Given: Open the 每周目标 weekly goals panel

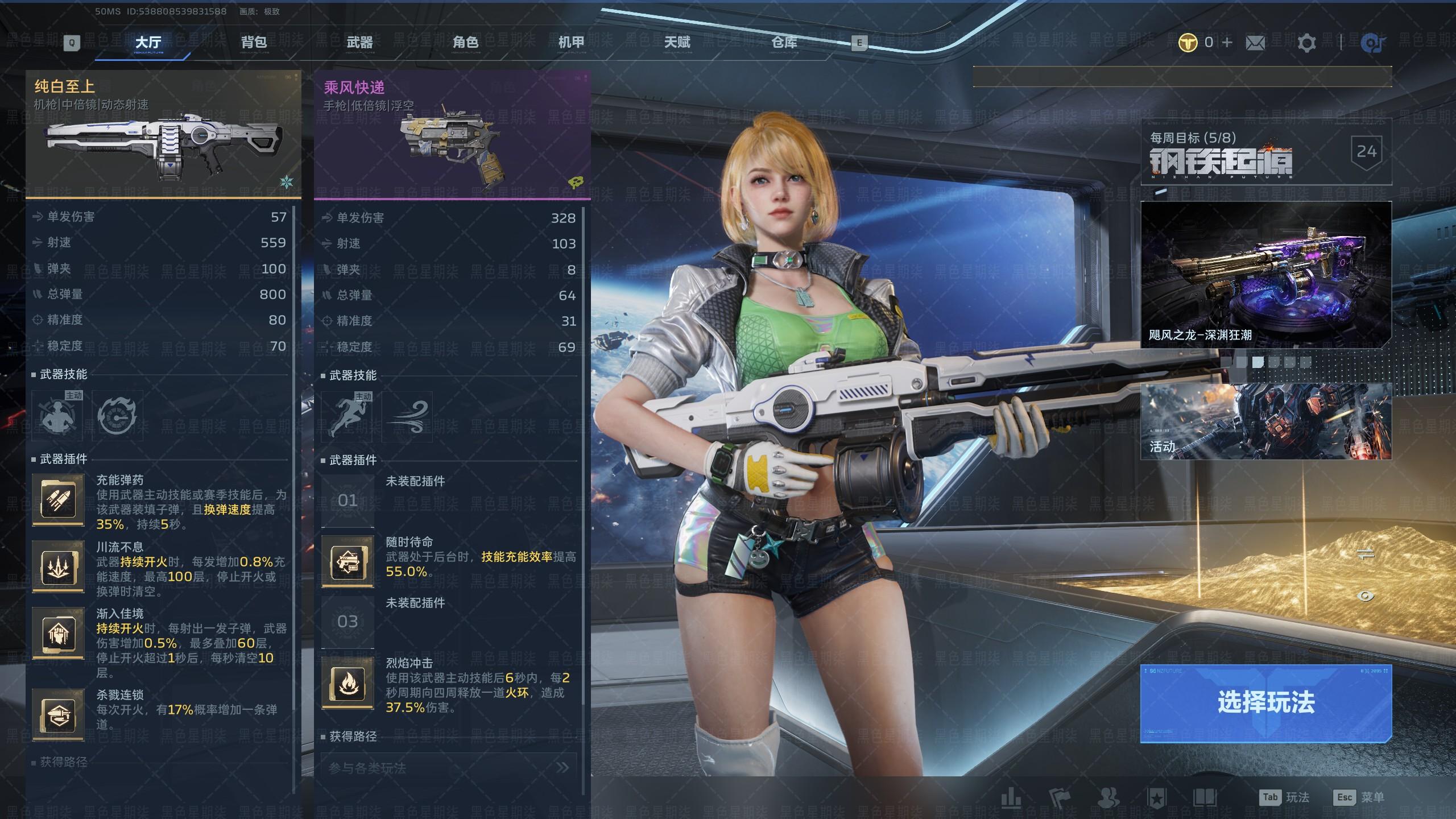Looking at the screenshot, I should [1265, 151].
